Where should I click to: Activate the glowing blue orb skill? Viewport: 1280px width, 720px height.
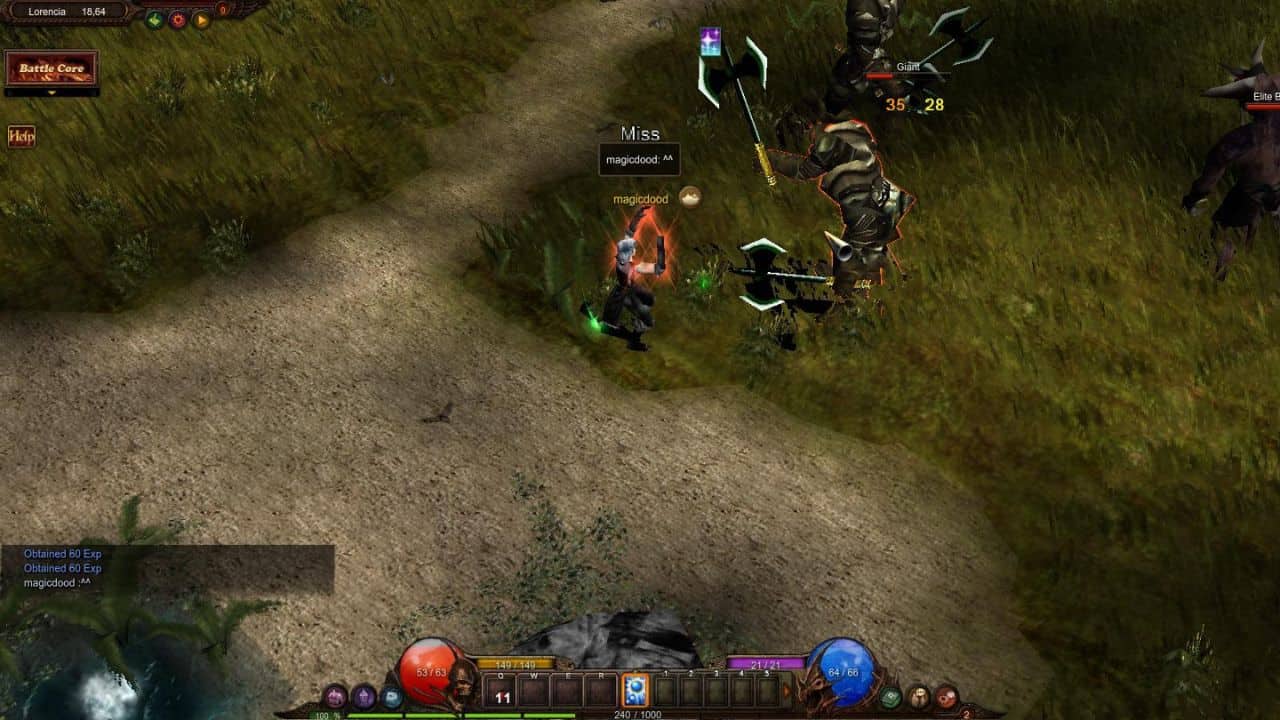[635, 691]
